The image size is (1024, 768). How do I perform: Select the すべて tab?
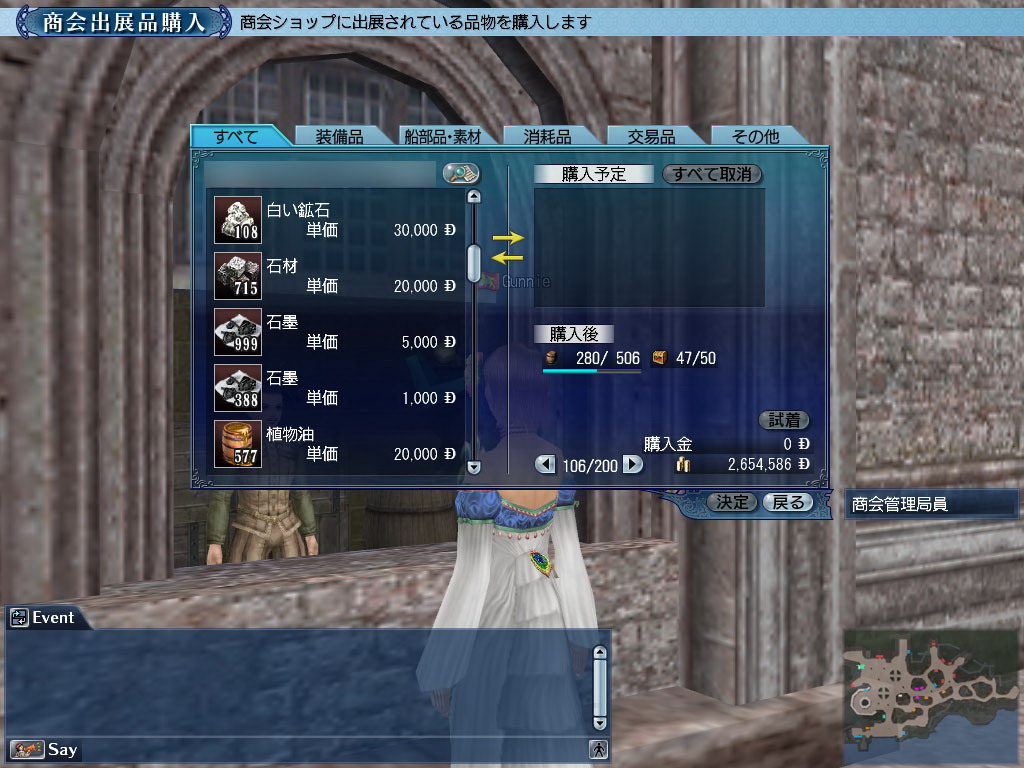[x=236, y=137]
